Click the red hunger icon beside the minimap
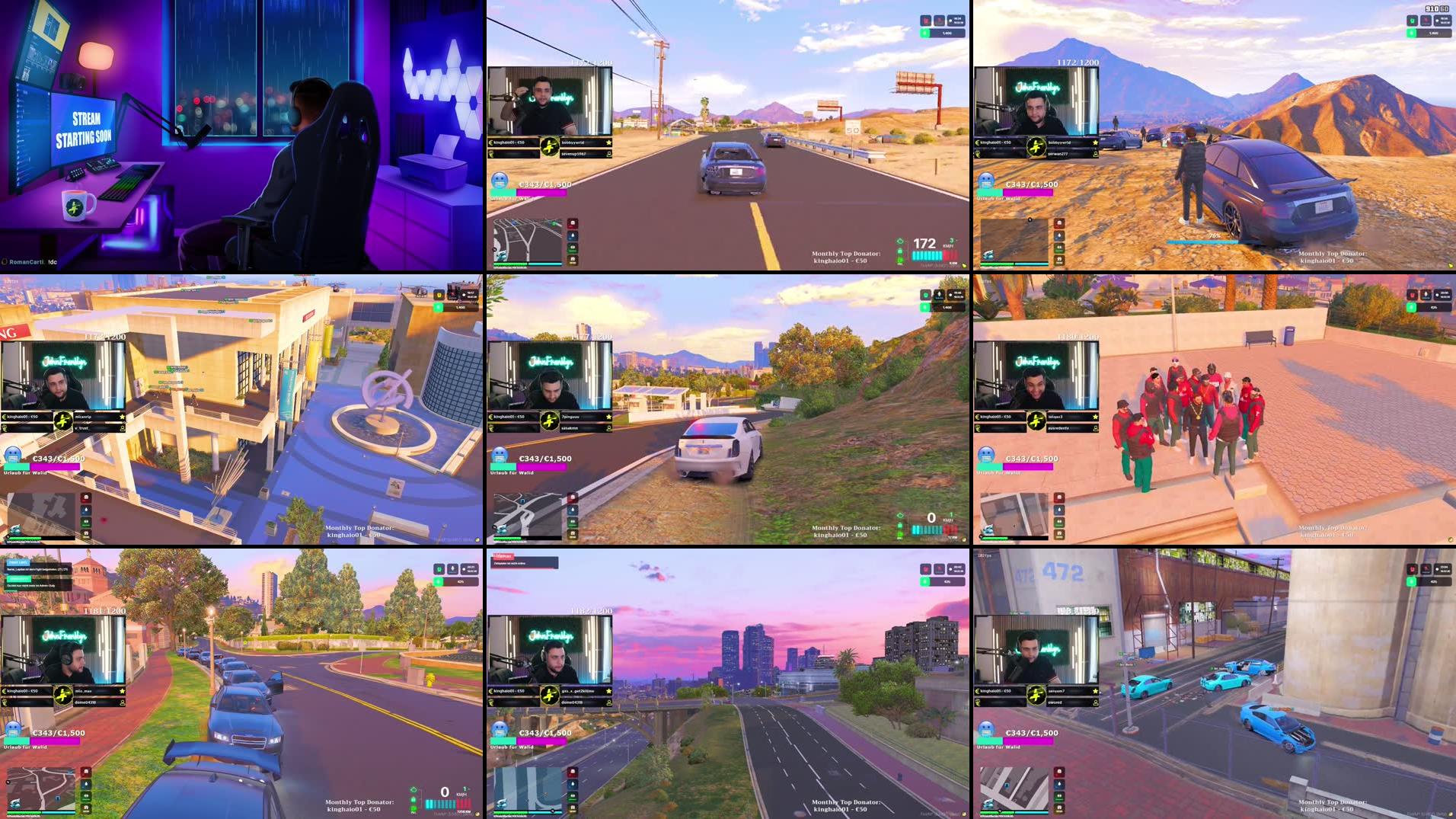1456x819 pixels. (573, 224)
